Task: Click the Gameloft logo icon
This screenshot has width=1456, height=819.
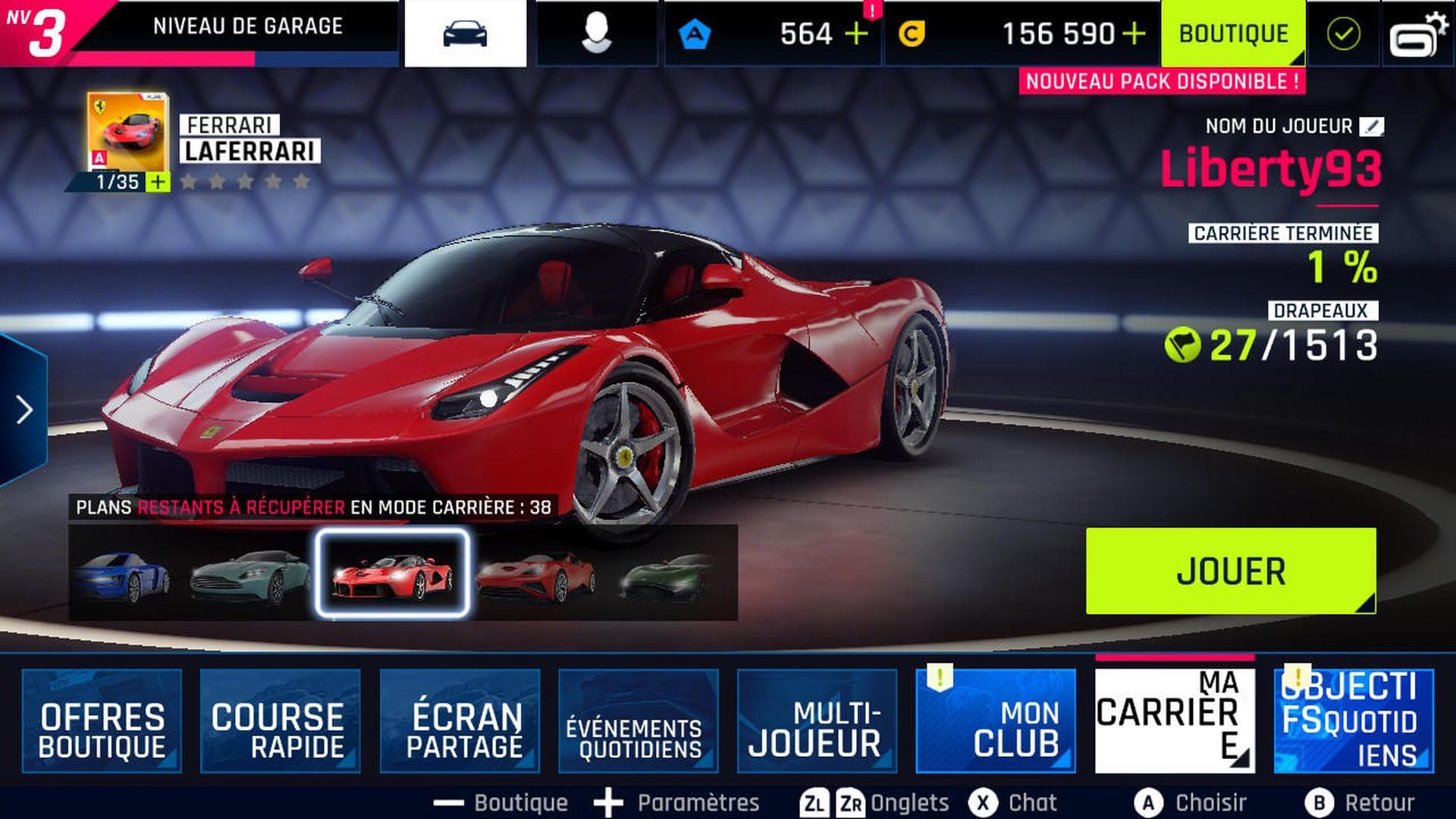Action: tap(1420, 32)
